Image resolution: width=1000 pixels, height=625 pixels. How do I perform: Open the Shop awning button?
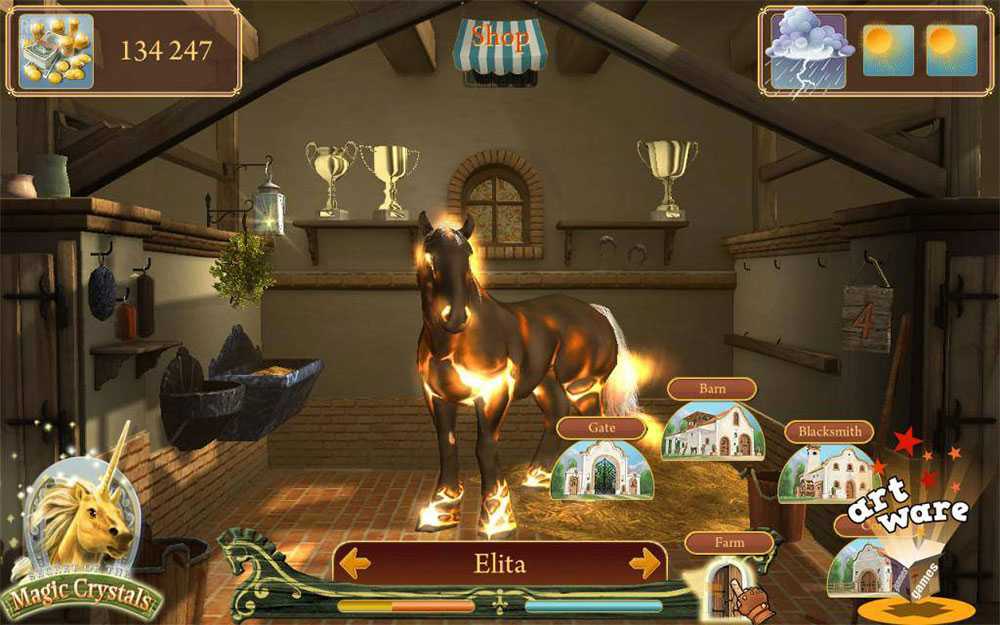tap(500, 47)
